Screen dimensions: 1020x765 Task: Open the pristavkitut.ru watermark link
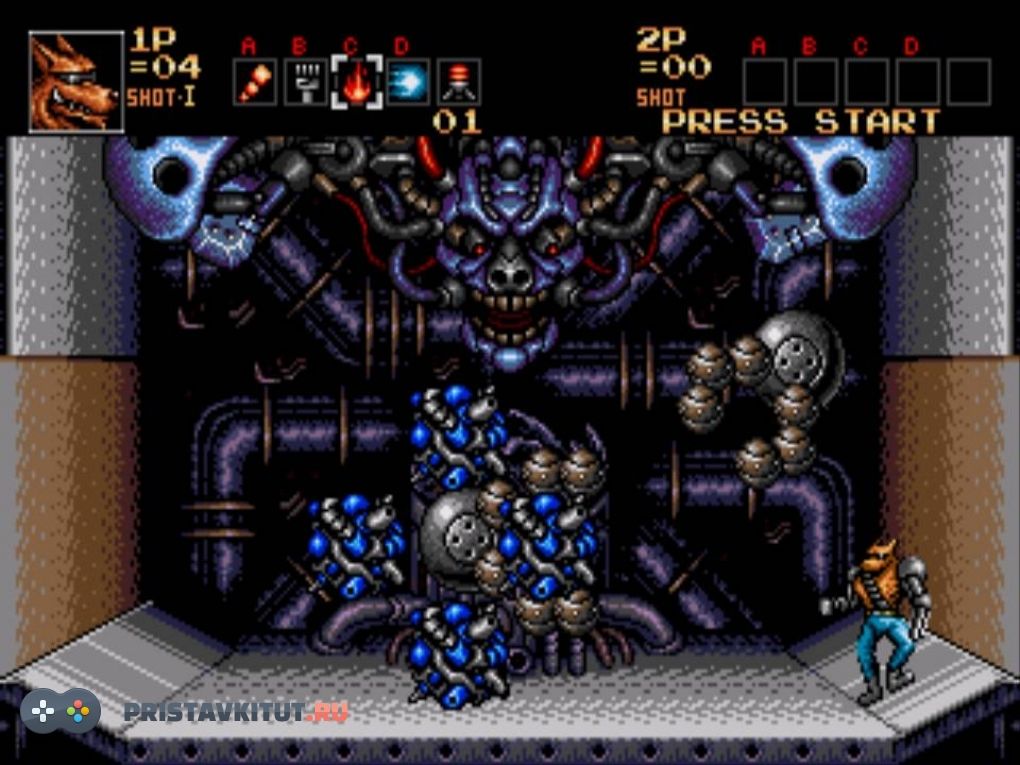pos(236,712)
